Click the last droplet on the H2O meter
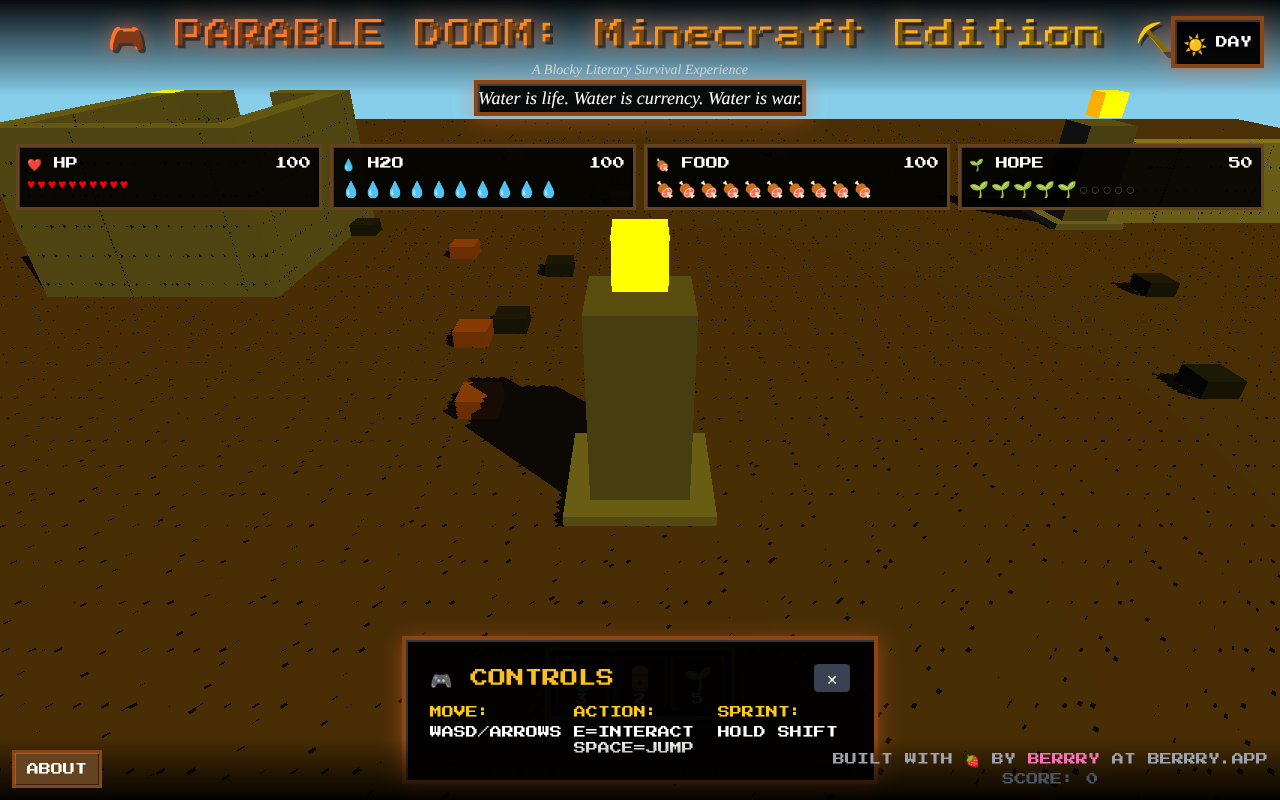1280x800 pixels. pyautogui.click(x=548, y=188)
